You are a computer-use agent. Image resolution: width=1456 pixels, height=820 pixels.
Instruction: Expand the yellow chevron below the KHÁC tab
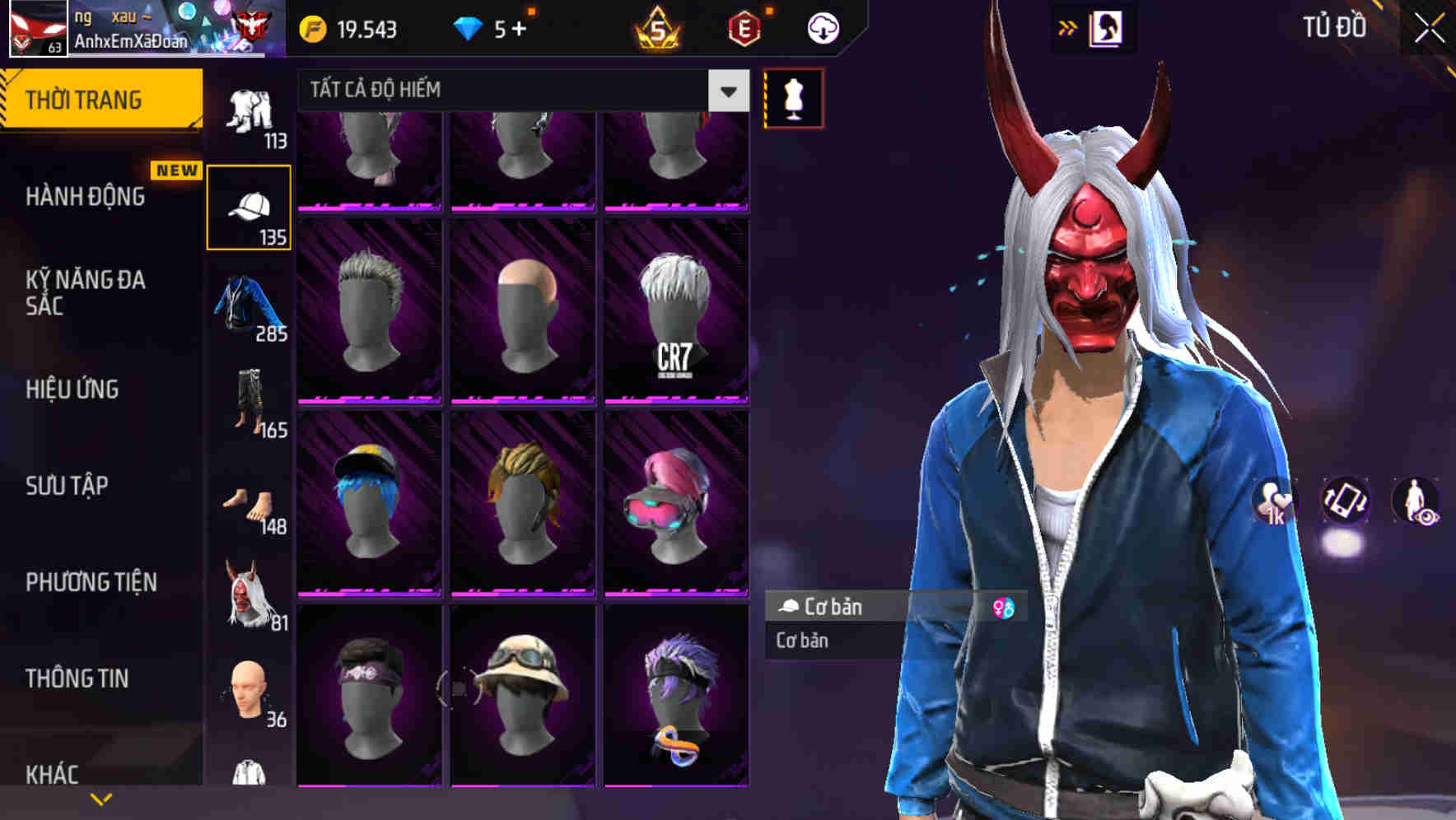[x=100, y=798]
